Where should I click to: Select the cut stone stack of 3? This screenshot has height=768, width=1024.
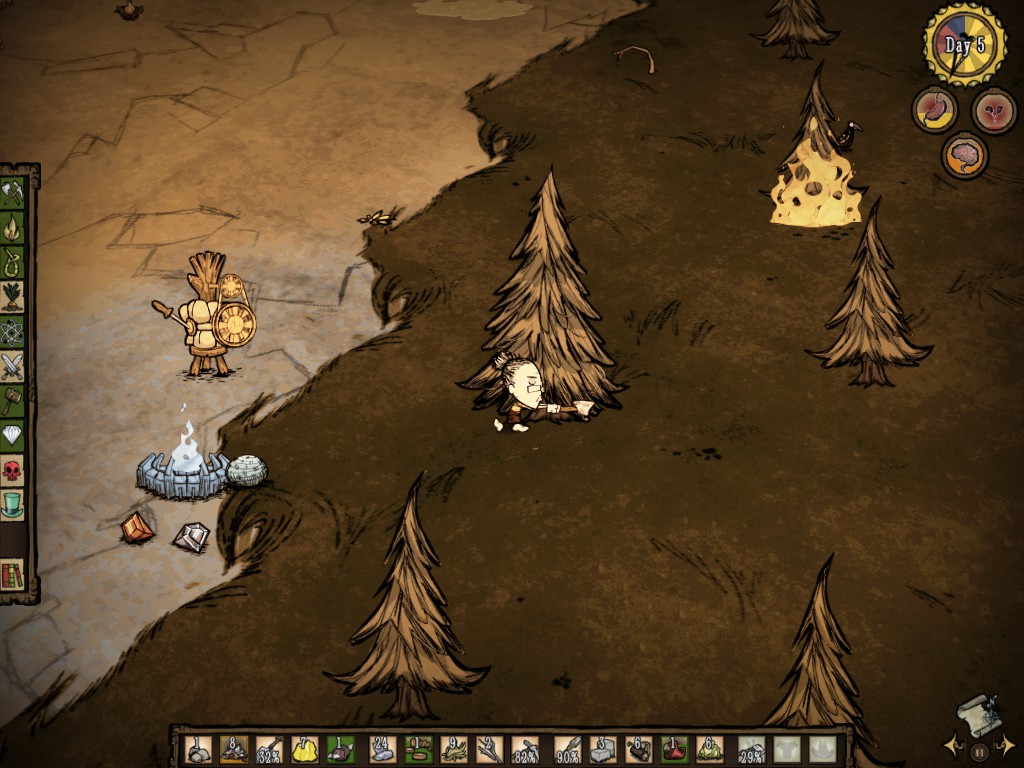pyautogui.click(x=602, y=749)
